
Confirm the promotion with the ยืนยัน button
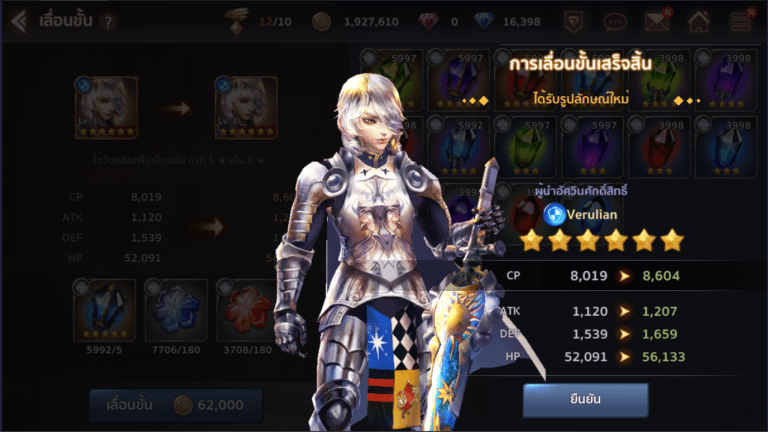585,400
